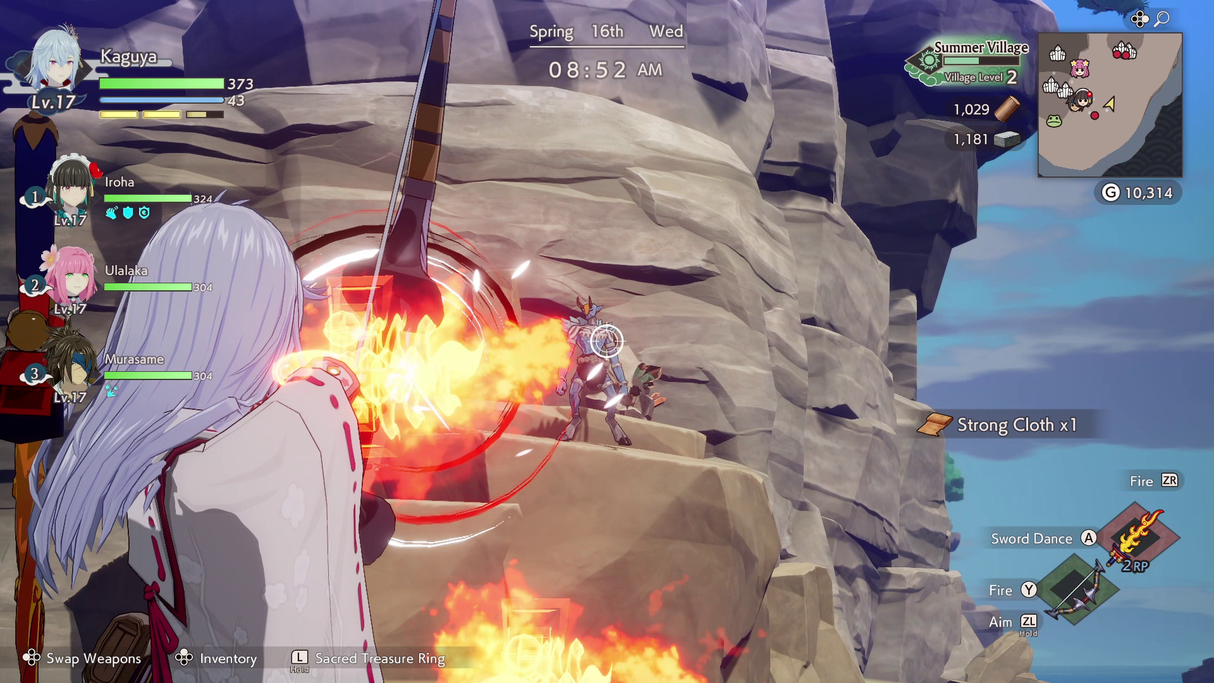Viewport: 1214px width, 683px height.
Task: Click the Summer Village level badge
Action: (x=968, y=62)
